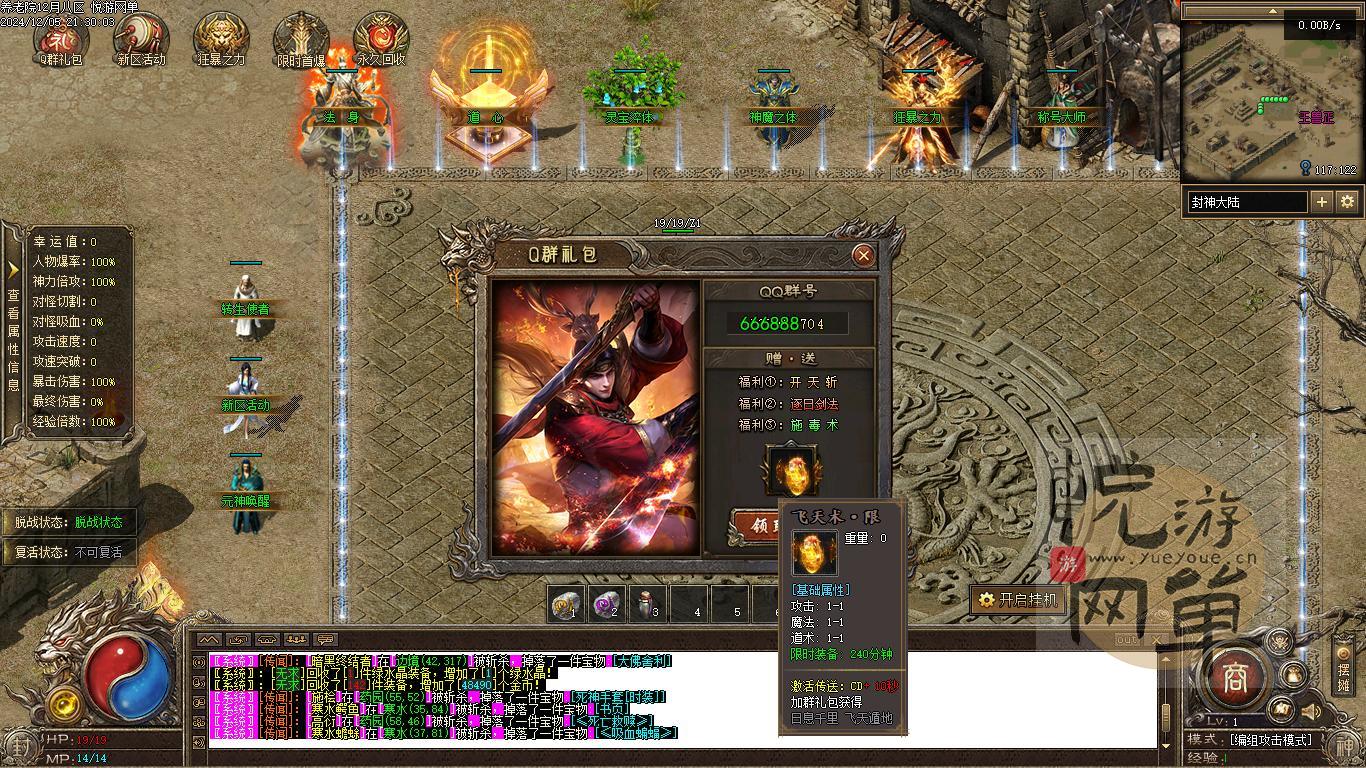Open the gear settings beside 封神大陆
Viewport: 1366px width, 768px height.
point(1347,202)
